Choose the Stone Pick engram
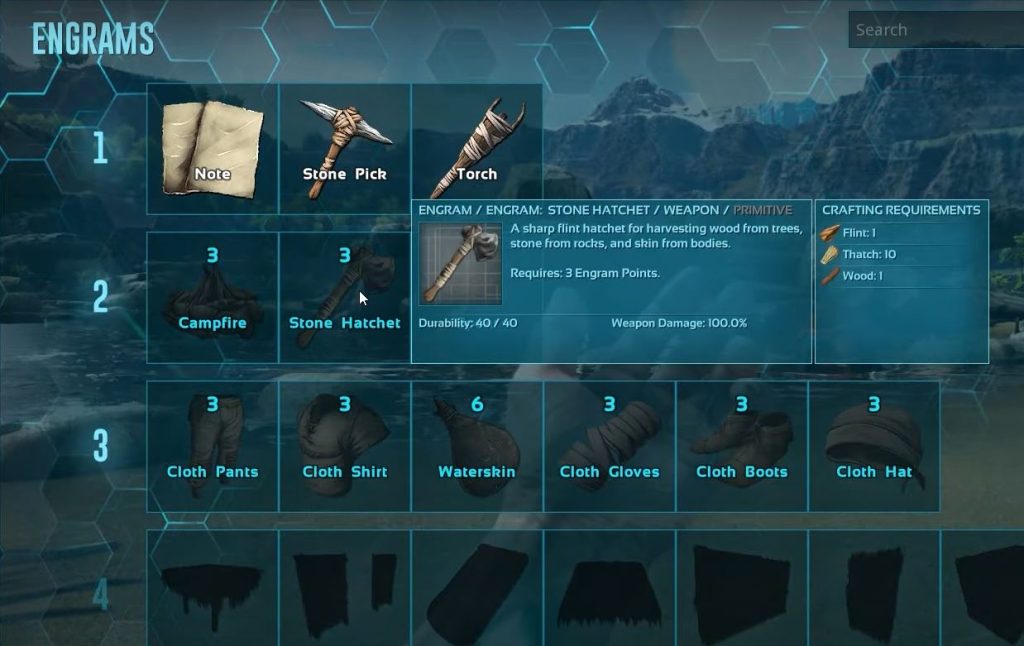This screenshot has width=1024, height=646. click(344, 148)
